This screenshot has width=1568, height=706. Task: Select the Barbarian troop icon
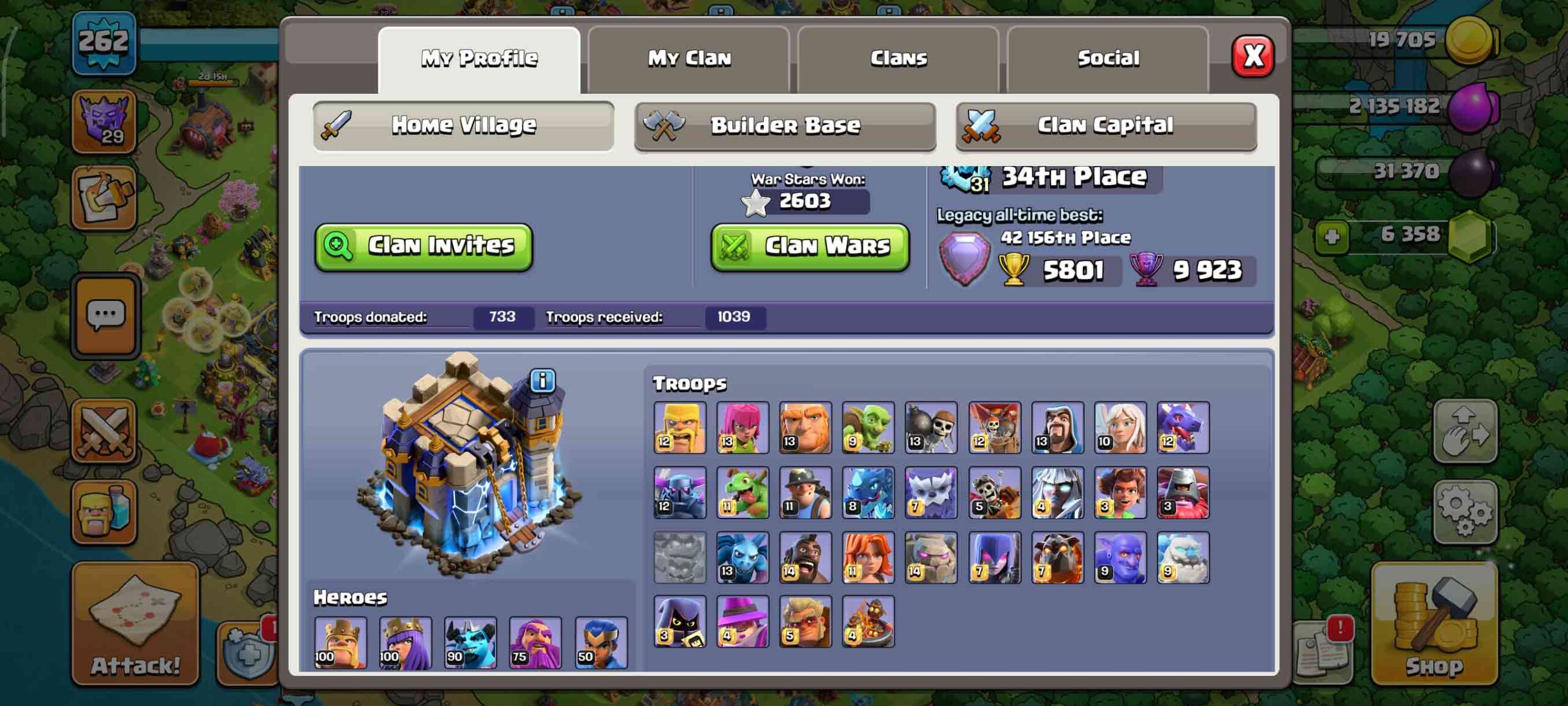(x=680, y=427)
